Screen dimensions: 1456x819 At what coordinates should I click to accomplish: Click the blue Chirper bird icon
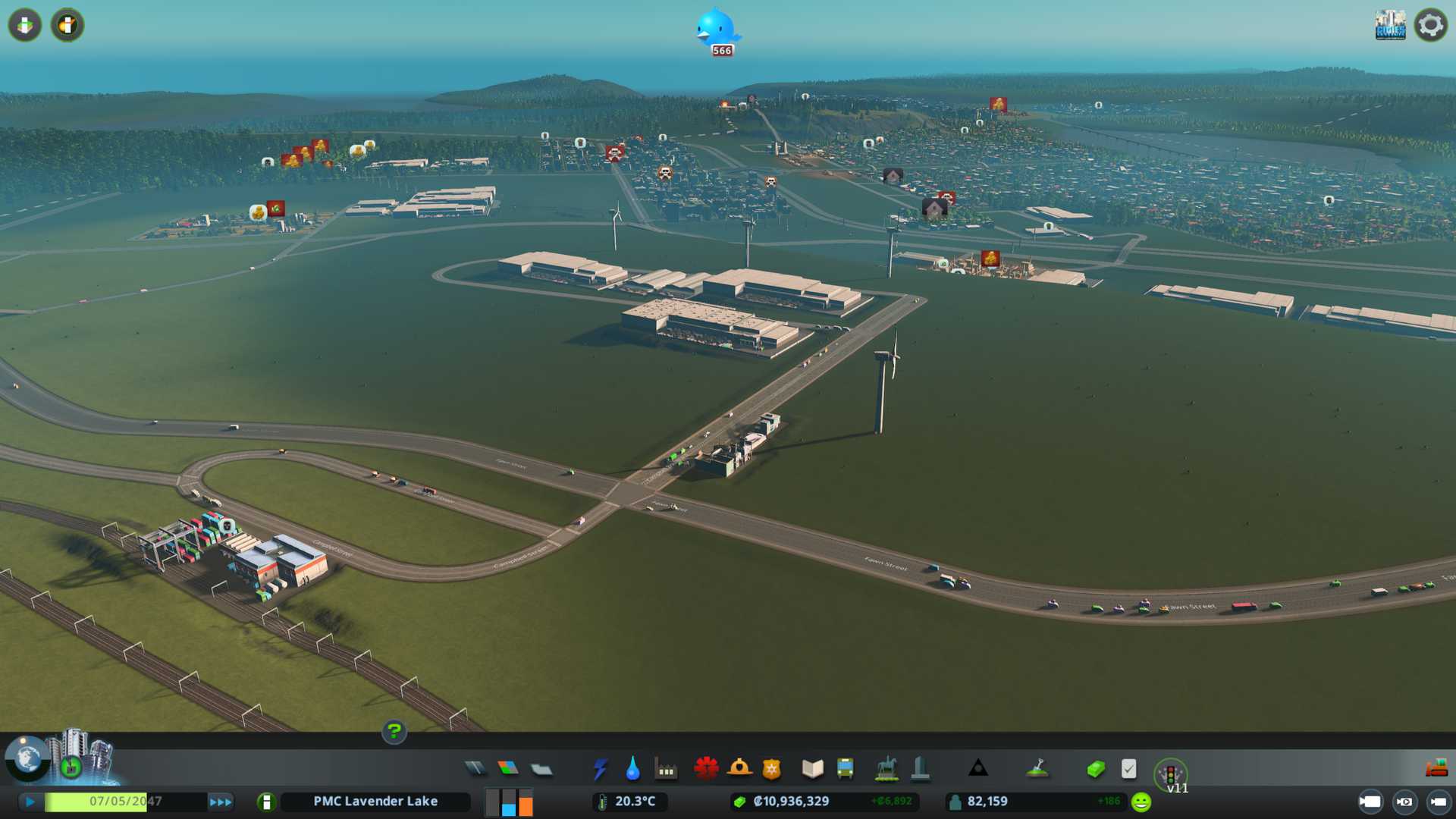tap(716, 29)
